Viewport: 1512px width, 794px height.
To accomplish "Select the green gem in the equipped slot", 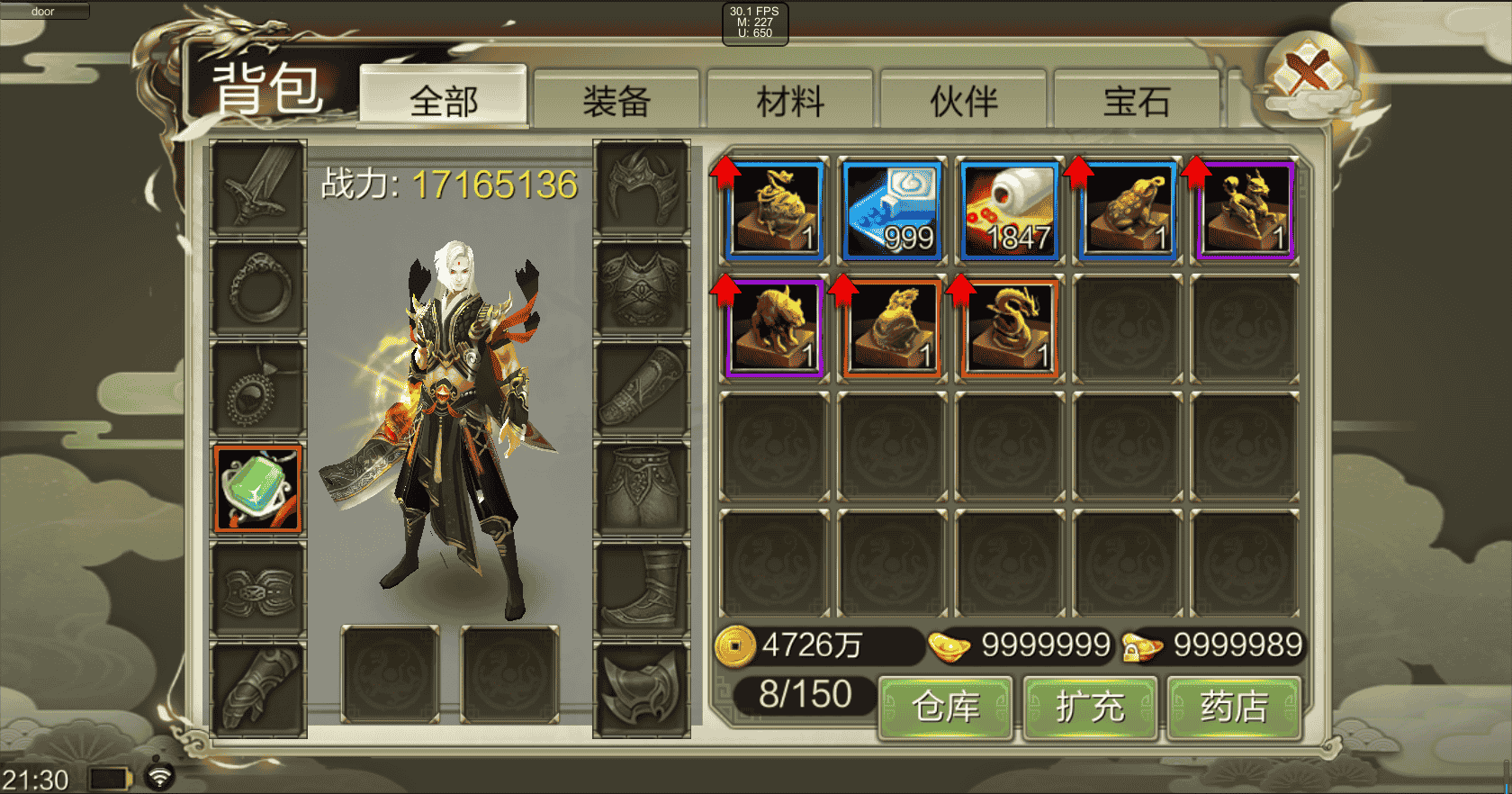I will coord(257,489).
